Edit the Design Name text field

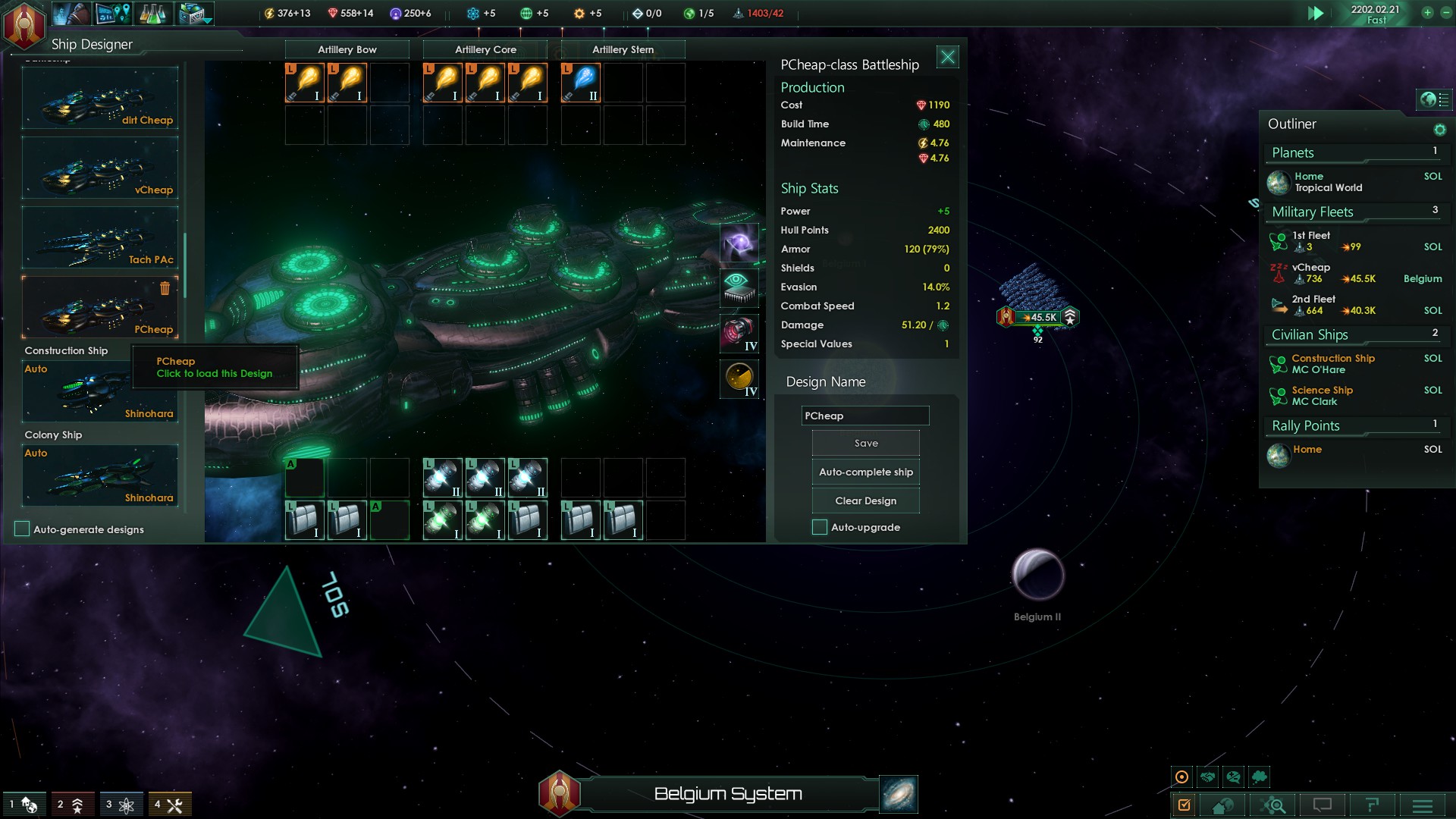pyautogui.click(x=864, y=416)
